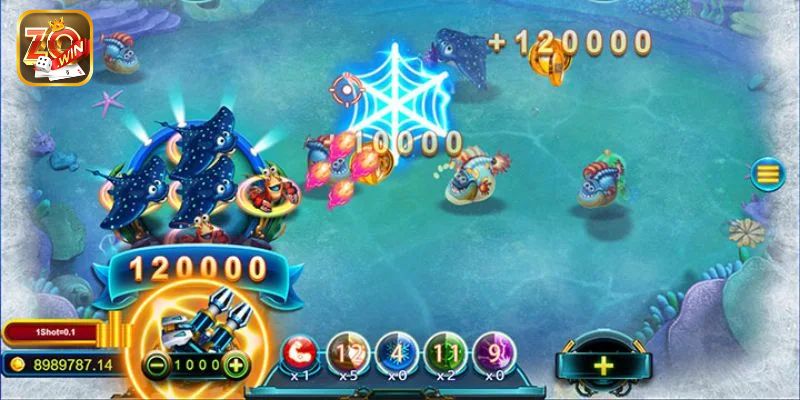This screenshot has width=800, height=400.
Task: Click the empty seat yellow plus button
Action: point(603,365)
